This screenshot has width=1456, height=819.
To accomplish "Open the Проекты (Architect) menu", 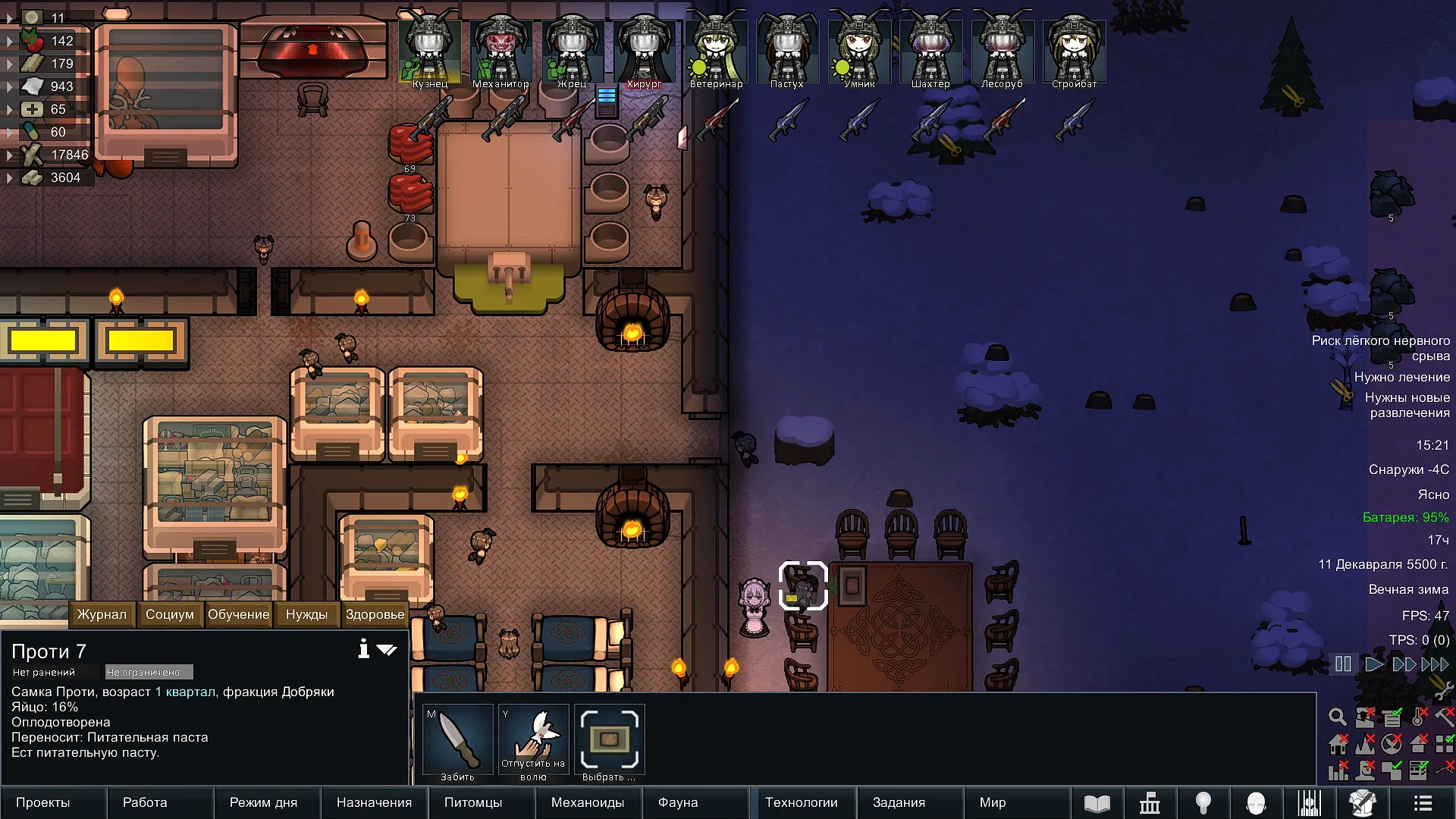I will coord(43,802).
